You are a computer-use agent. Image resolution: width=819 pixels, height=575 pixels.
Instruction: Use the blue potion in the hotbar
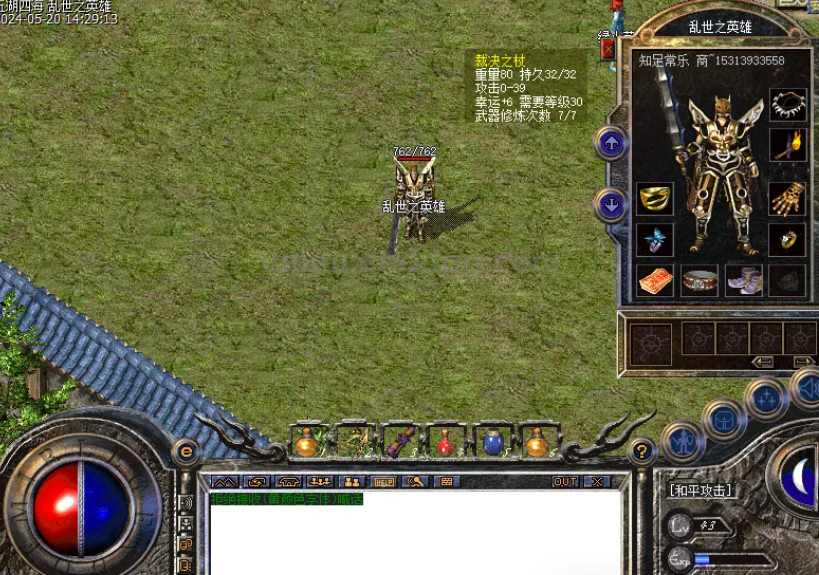click(x=492, y=442)
